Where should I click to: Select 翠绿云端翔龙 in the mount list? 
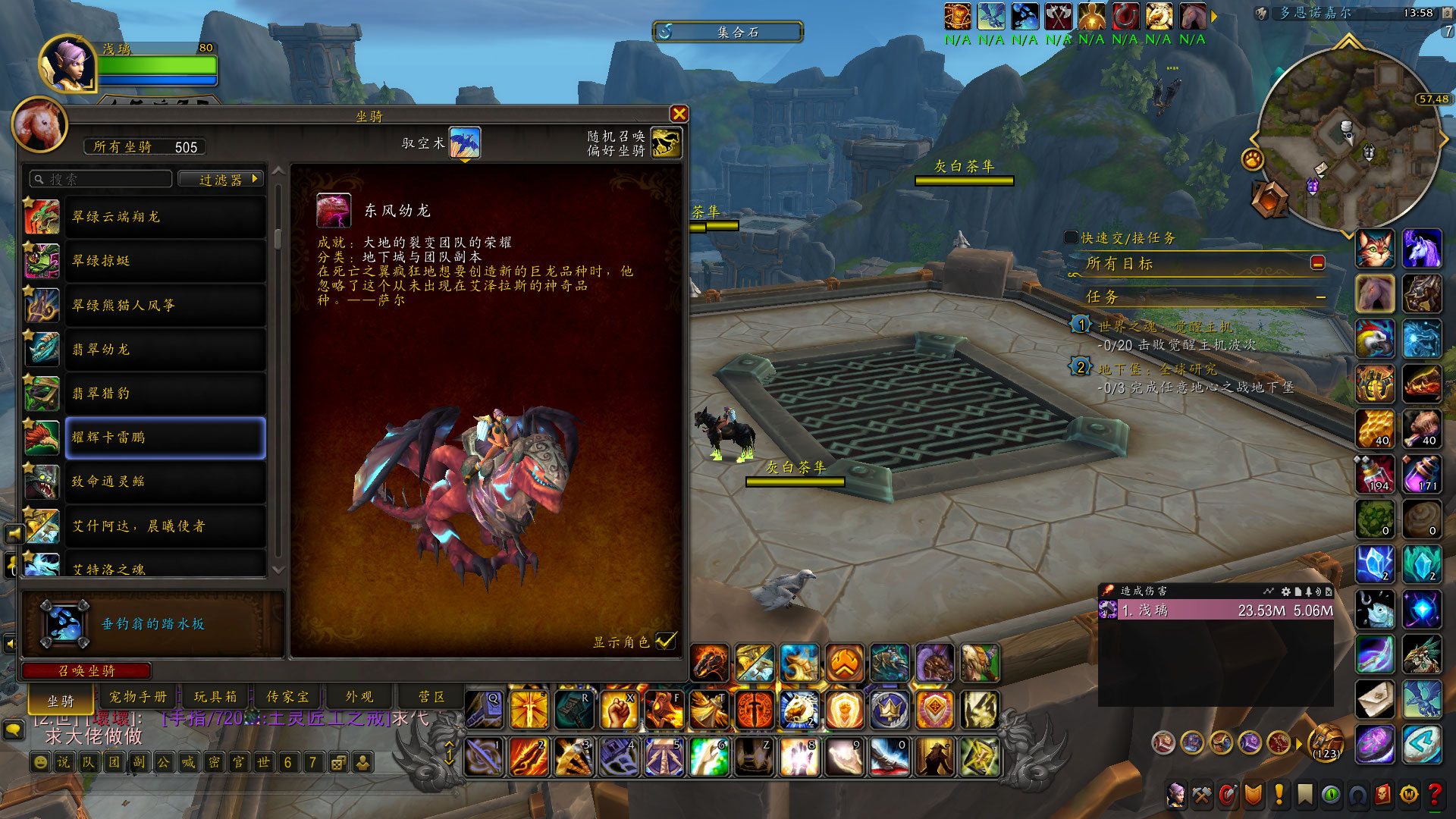pyautogui.click(x=165, y=217)
